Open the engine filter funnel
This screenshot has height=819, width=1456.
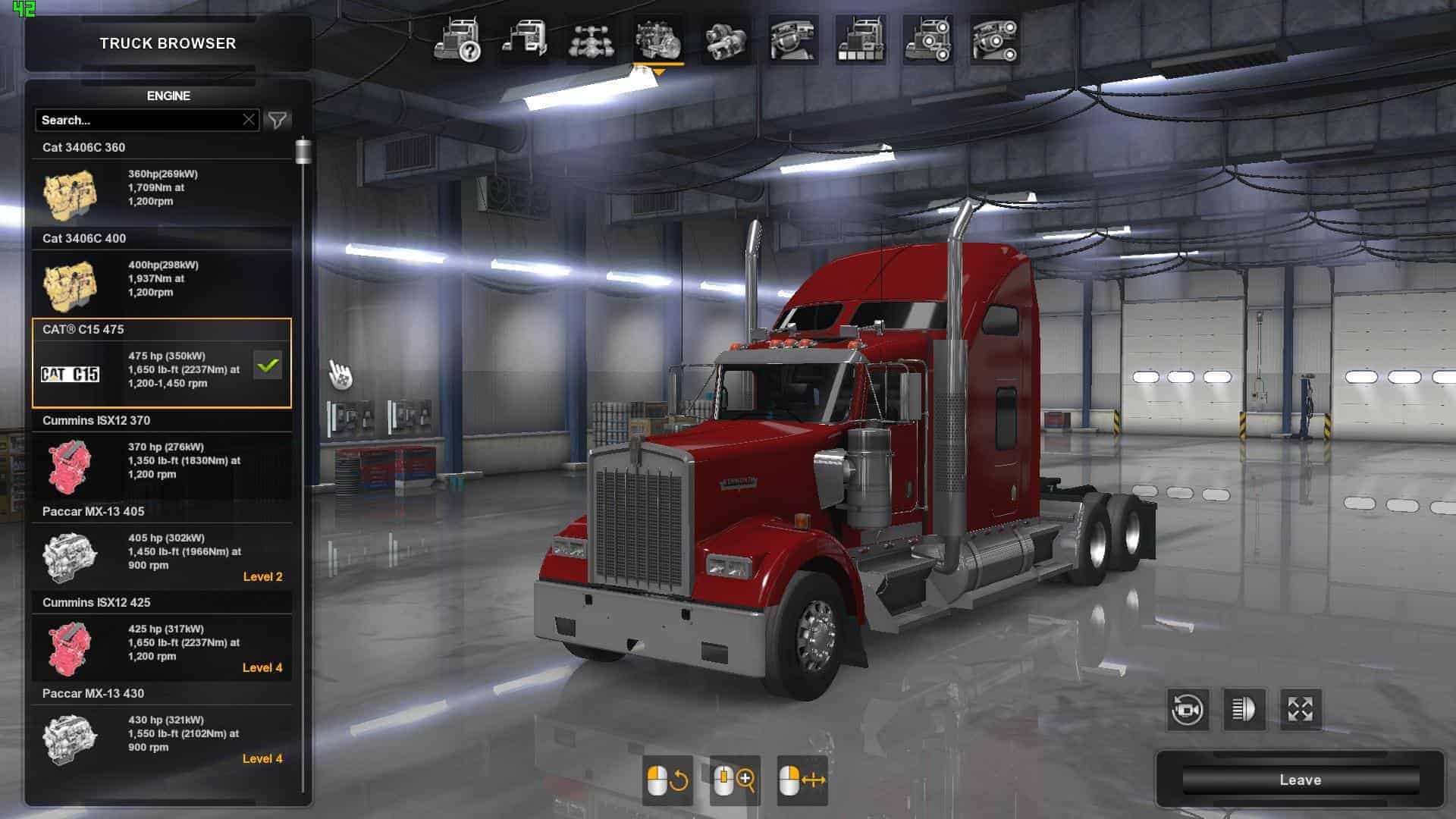[x=278, y=120]
